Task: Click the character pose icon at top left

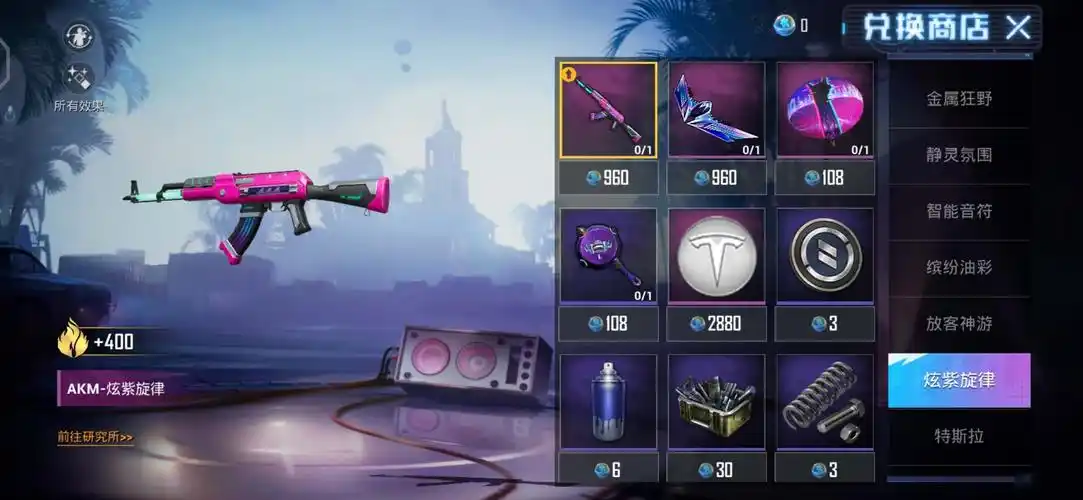Action: 79,36
